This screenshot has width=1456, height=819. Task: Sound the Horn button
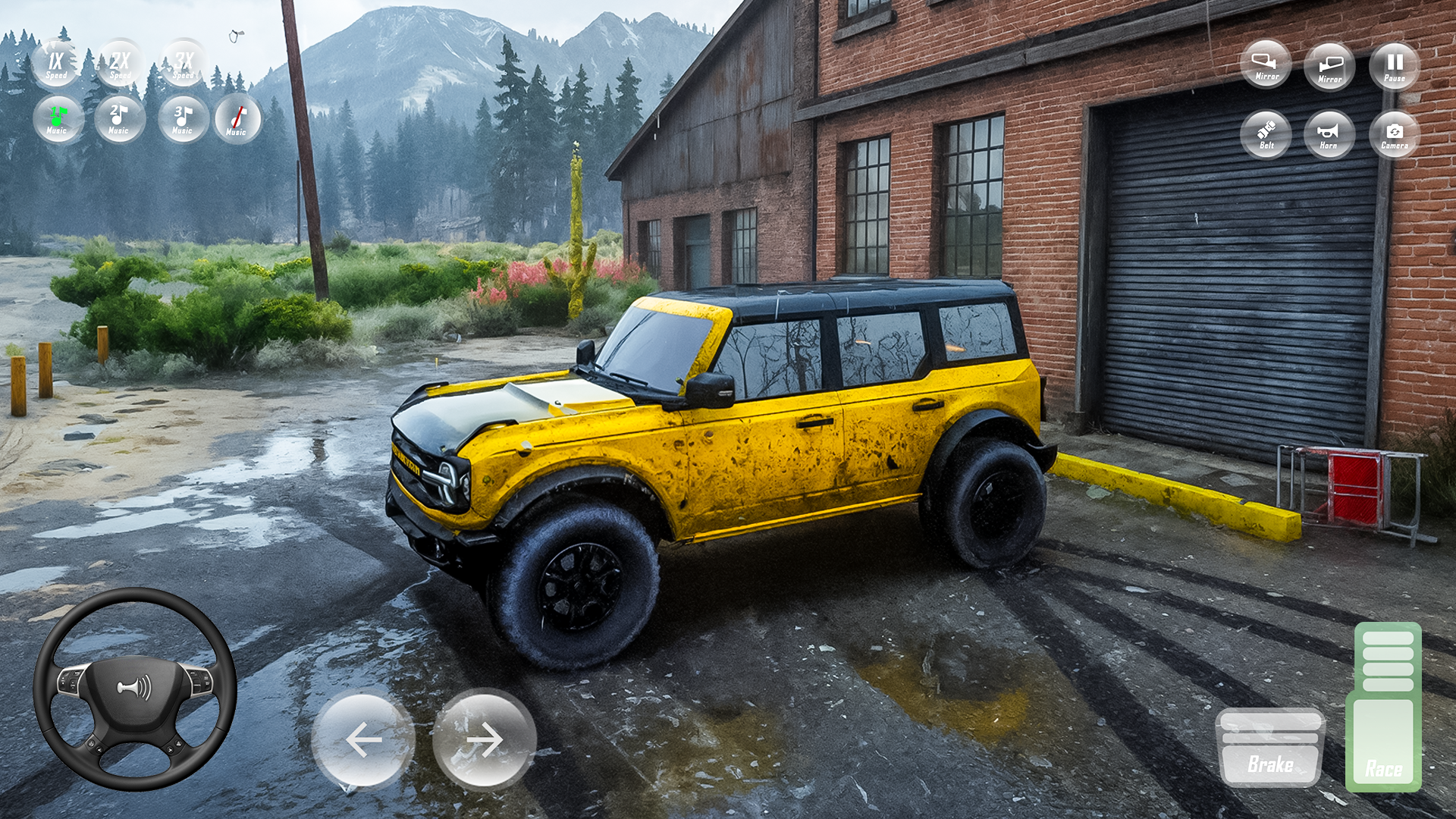coord(1329,134)
